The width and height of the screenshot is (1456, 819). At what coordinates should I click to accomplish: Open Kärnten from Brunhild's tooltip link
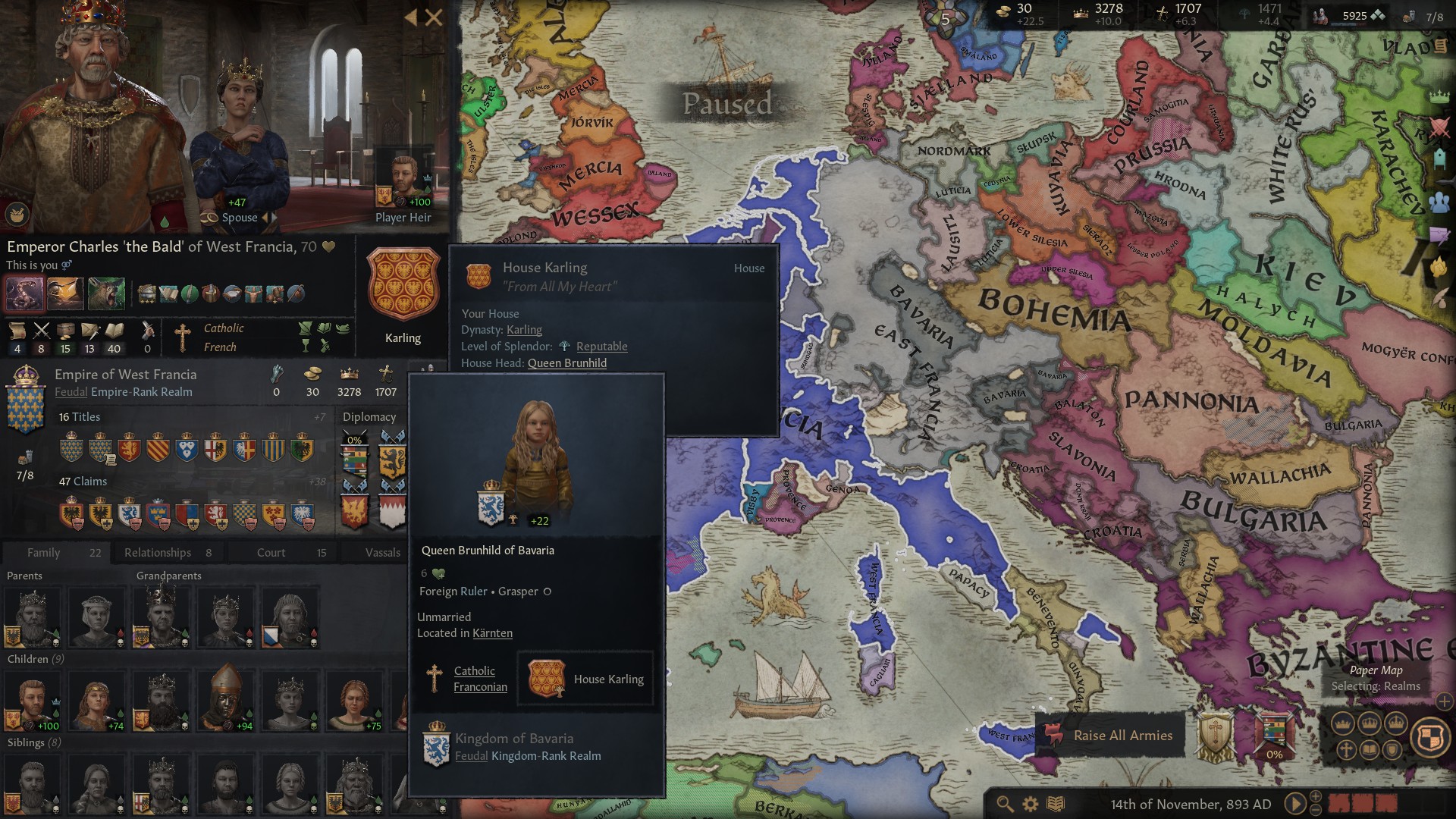click(492, 633)
